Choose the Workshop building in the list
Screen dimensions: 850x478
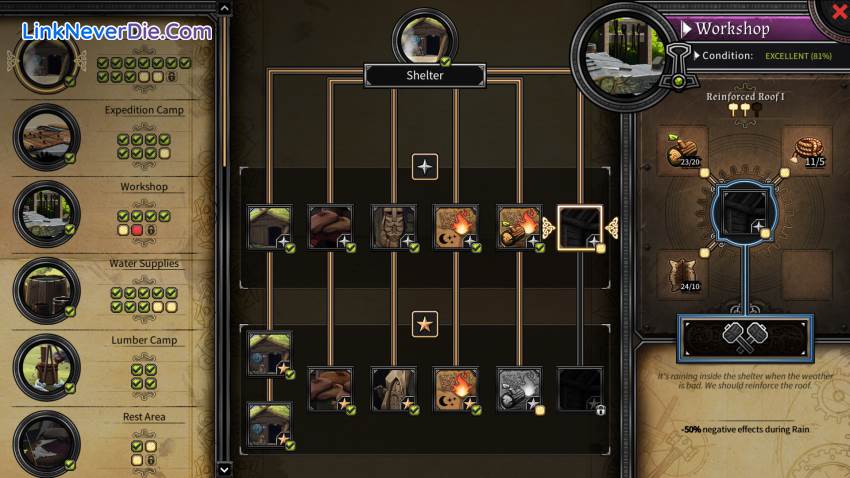pyautogui.click(x=47, y=214)
